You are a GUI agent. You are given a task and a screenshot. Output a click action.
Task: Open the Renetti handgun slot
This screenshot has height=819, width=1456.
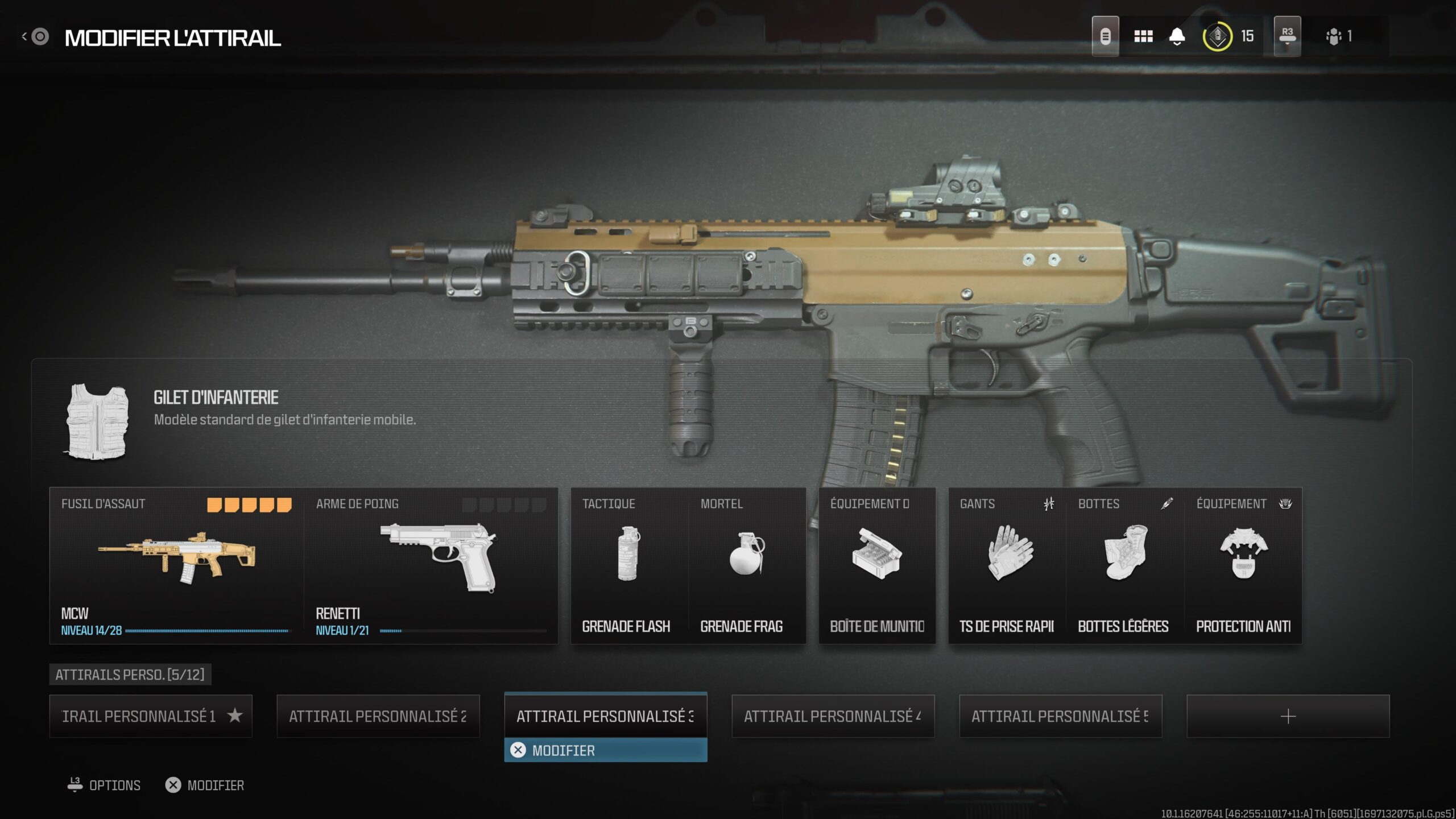pyautogui.click(x=431, y=565)
